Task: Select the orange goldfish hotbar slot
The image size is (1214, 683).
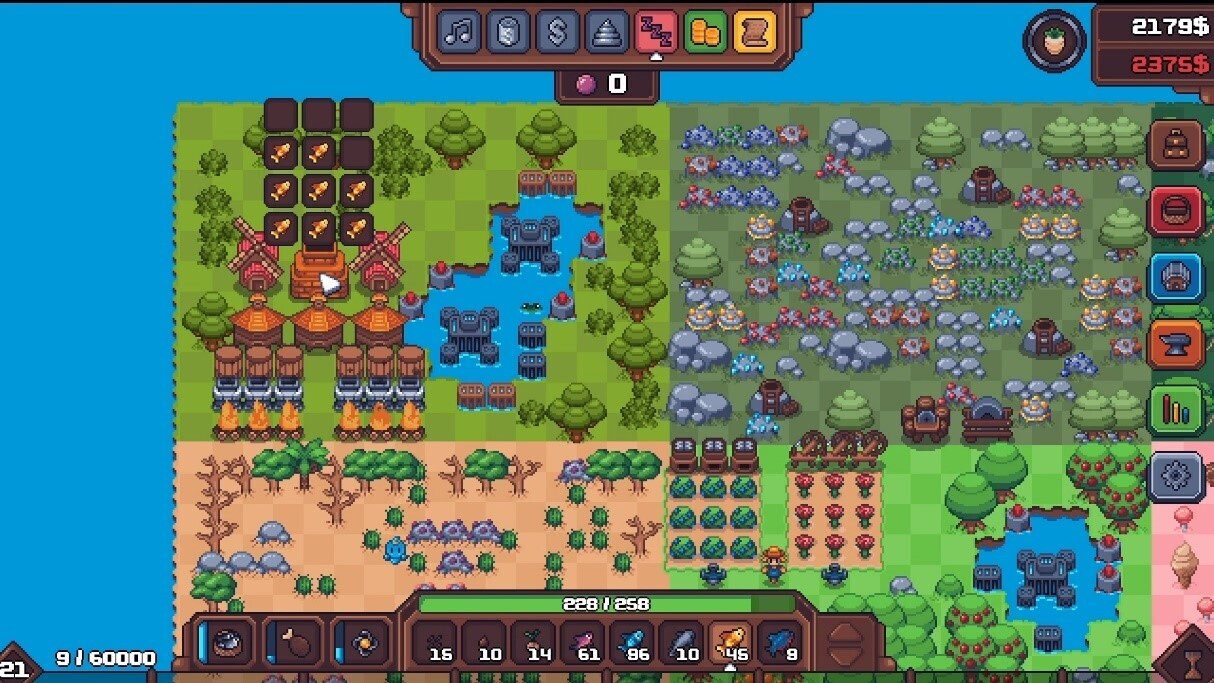Action: (x=731, y=642)
